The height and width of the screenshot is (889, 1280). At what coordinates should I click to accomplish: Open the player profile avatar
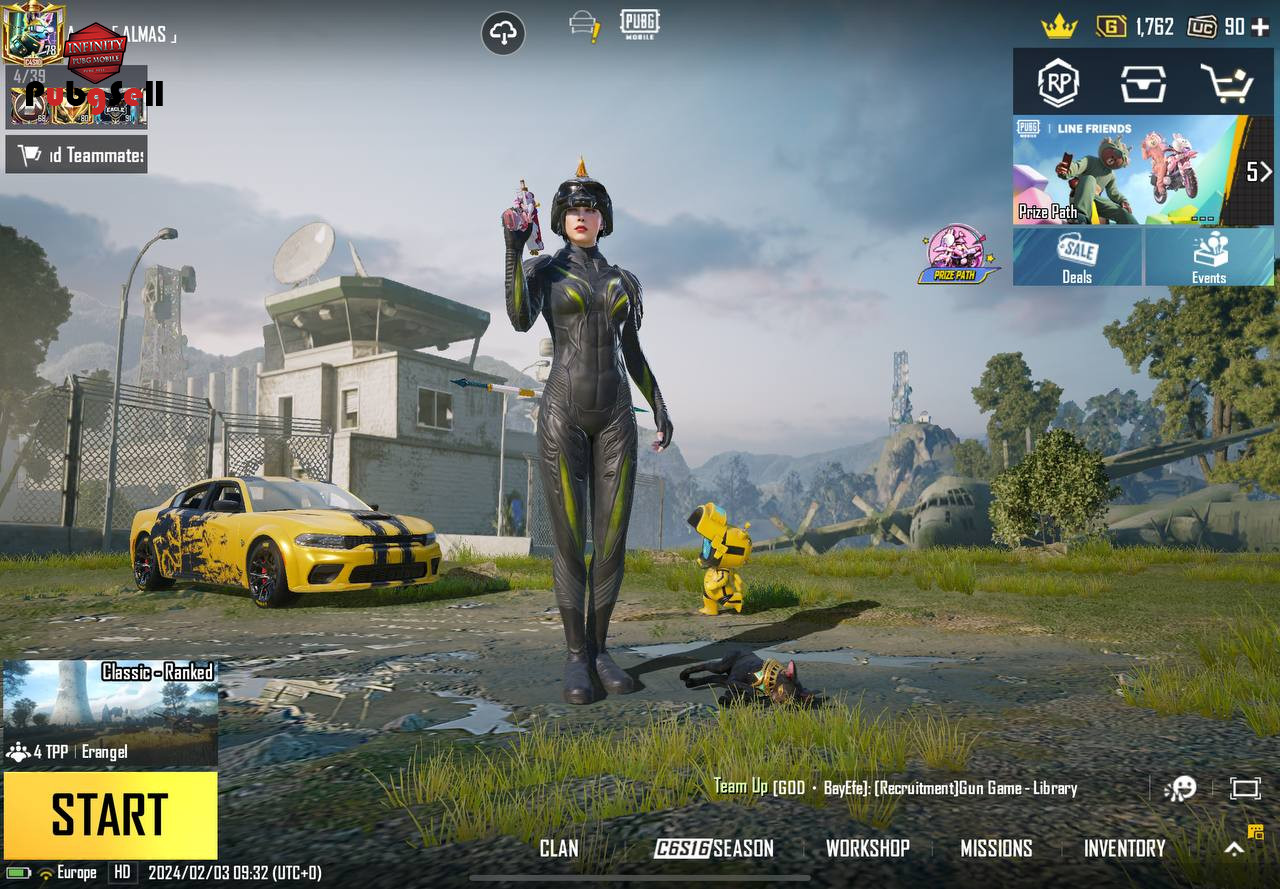tap(32, 33)
